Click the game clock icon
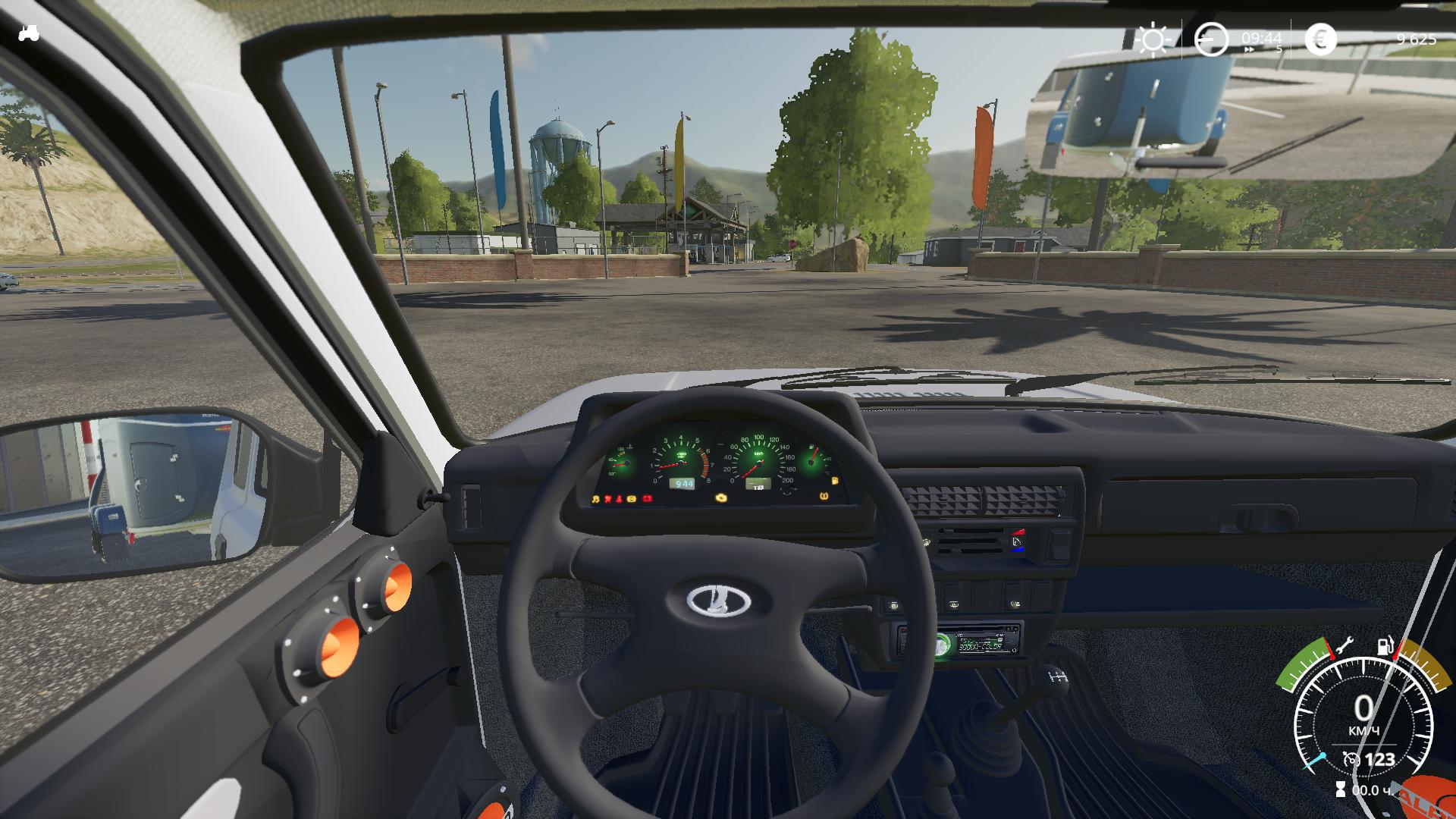Viewport: 1456px width, 819px height. point(1211,39)
